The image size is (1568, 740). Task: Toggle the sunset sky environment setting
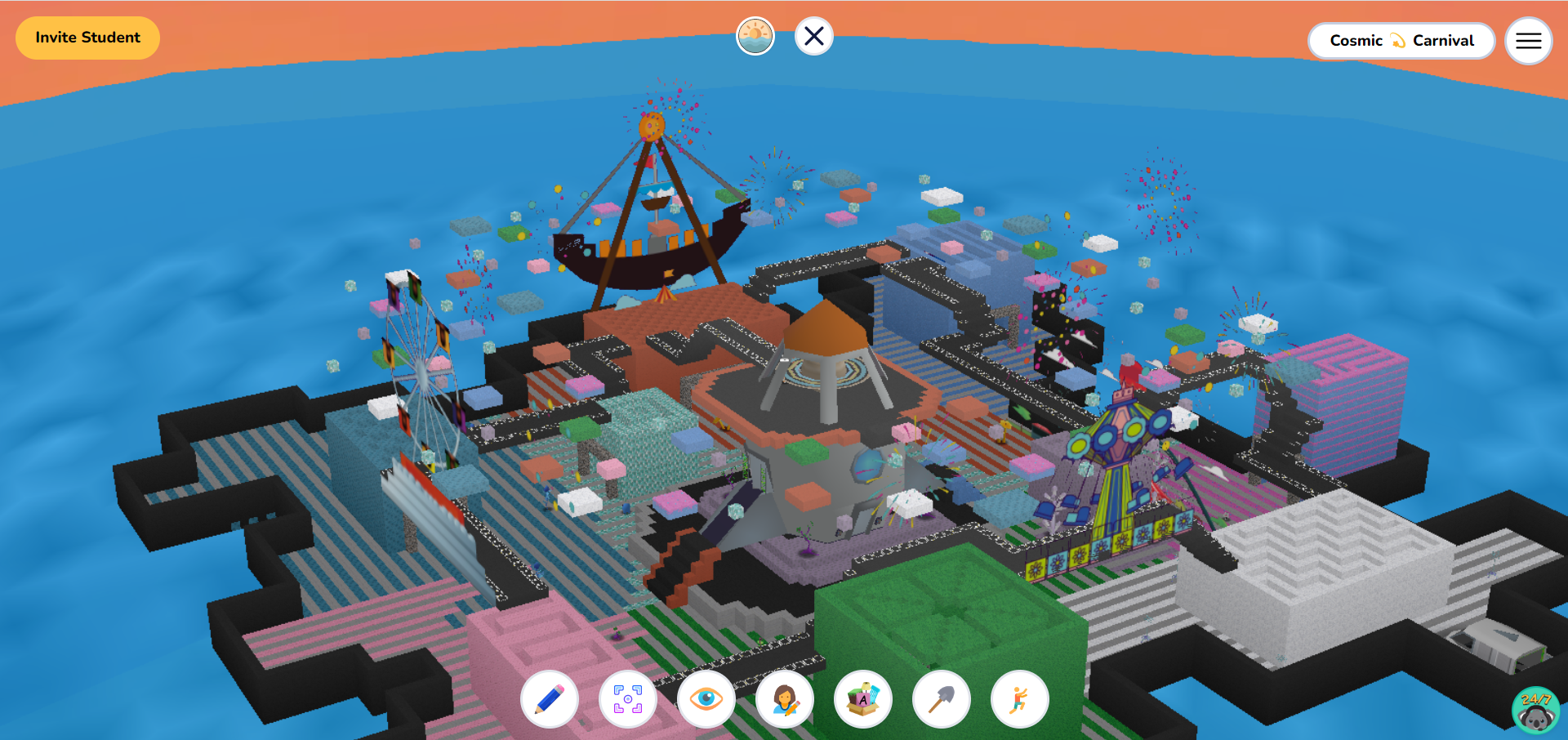point(755,35)
